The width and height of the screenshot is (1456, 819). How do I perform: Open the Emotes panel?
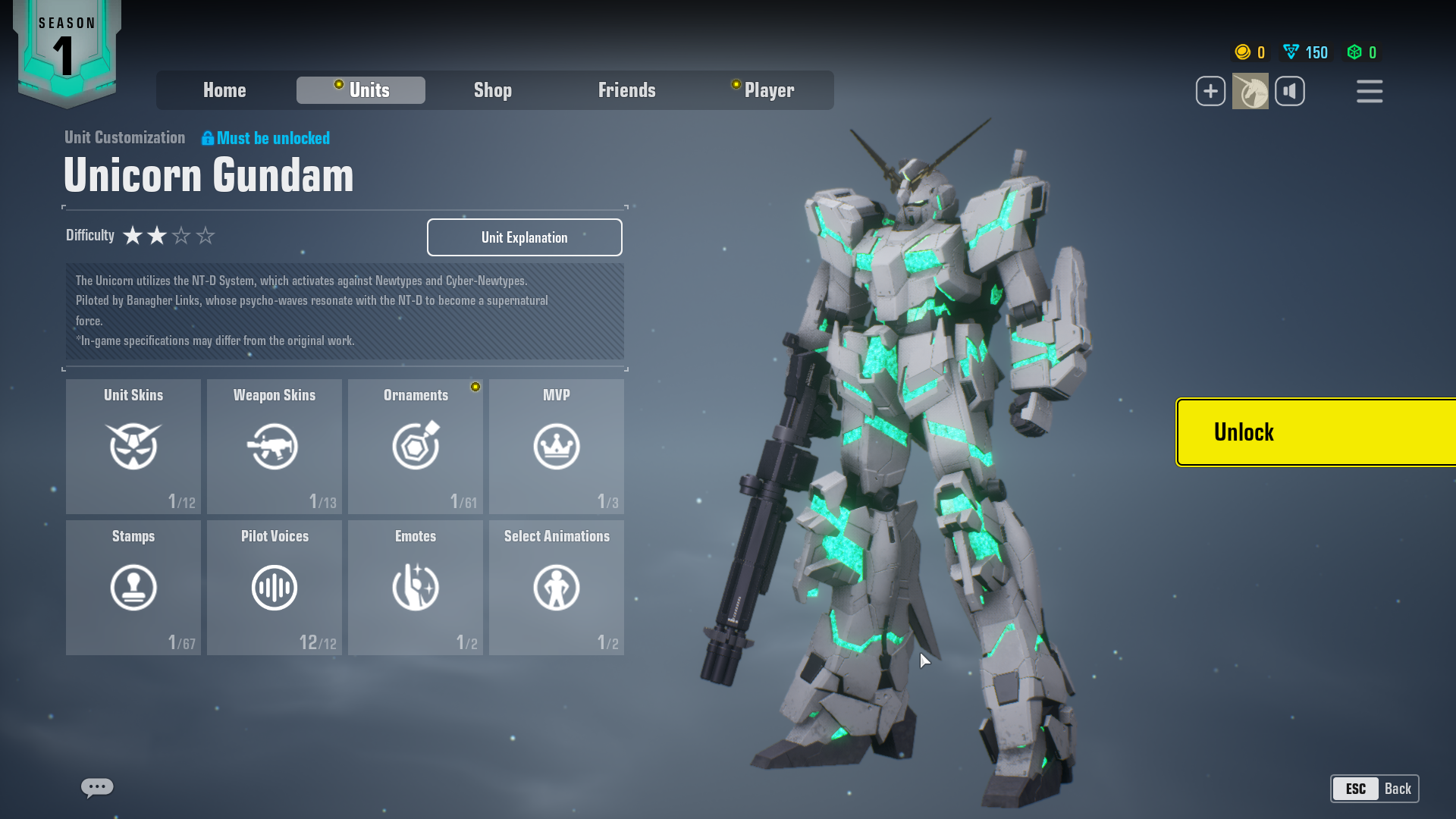click(x=415, y=587)
